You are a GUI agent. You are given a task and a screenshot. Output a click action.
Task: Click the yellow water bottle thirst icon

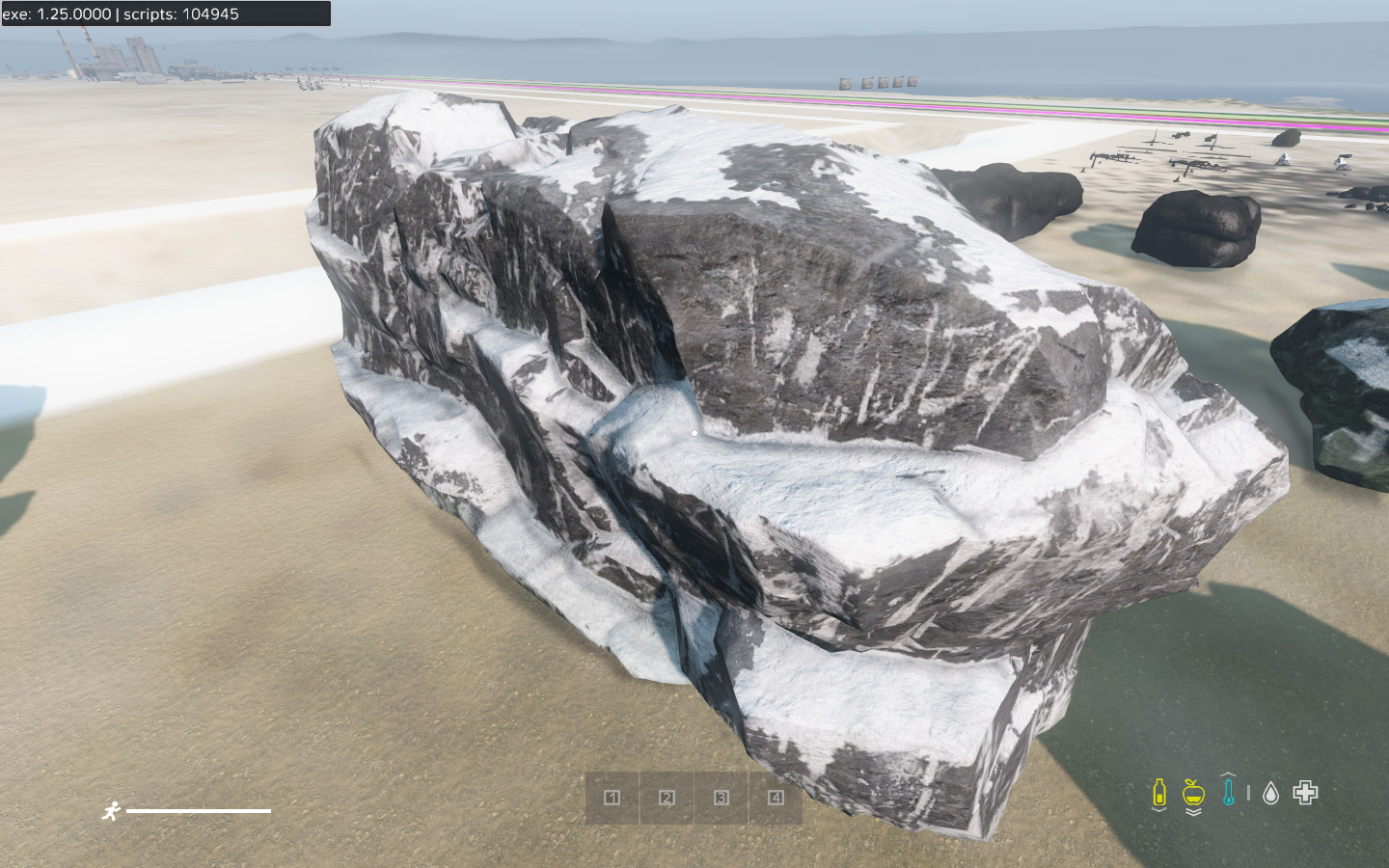(x=1159, y=793)
